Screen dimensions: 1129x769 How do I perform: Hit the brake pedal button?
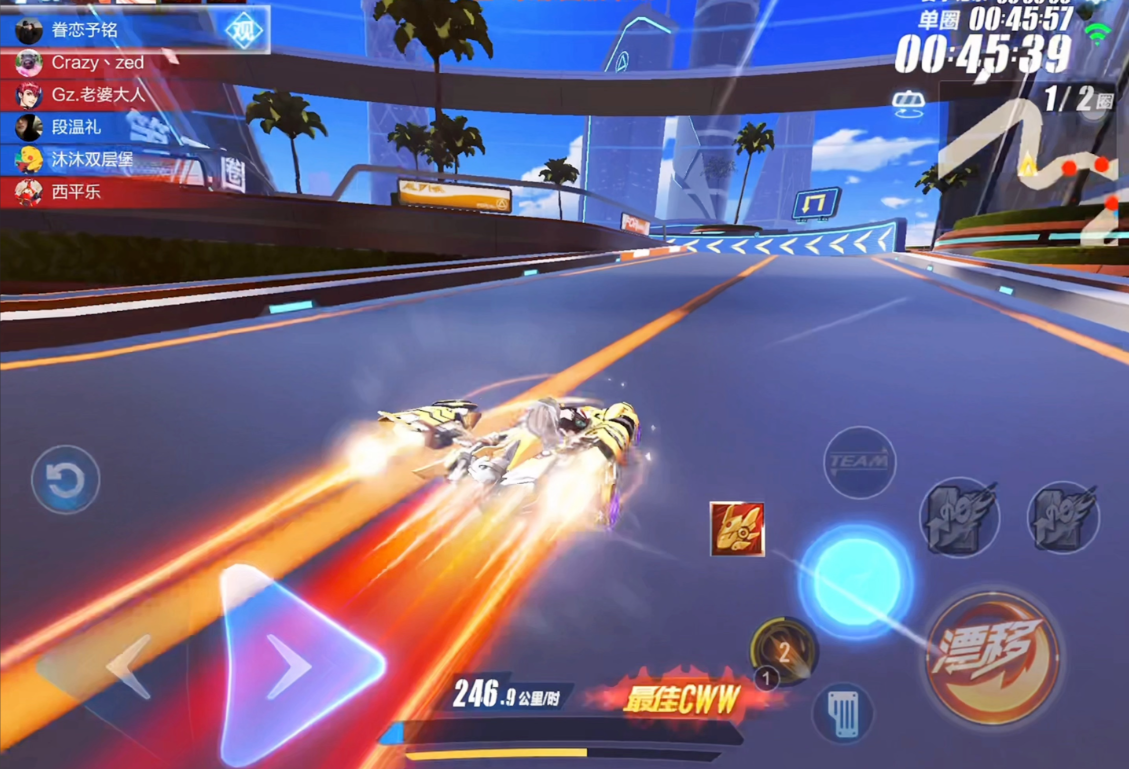[x=843, y=712]
